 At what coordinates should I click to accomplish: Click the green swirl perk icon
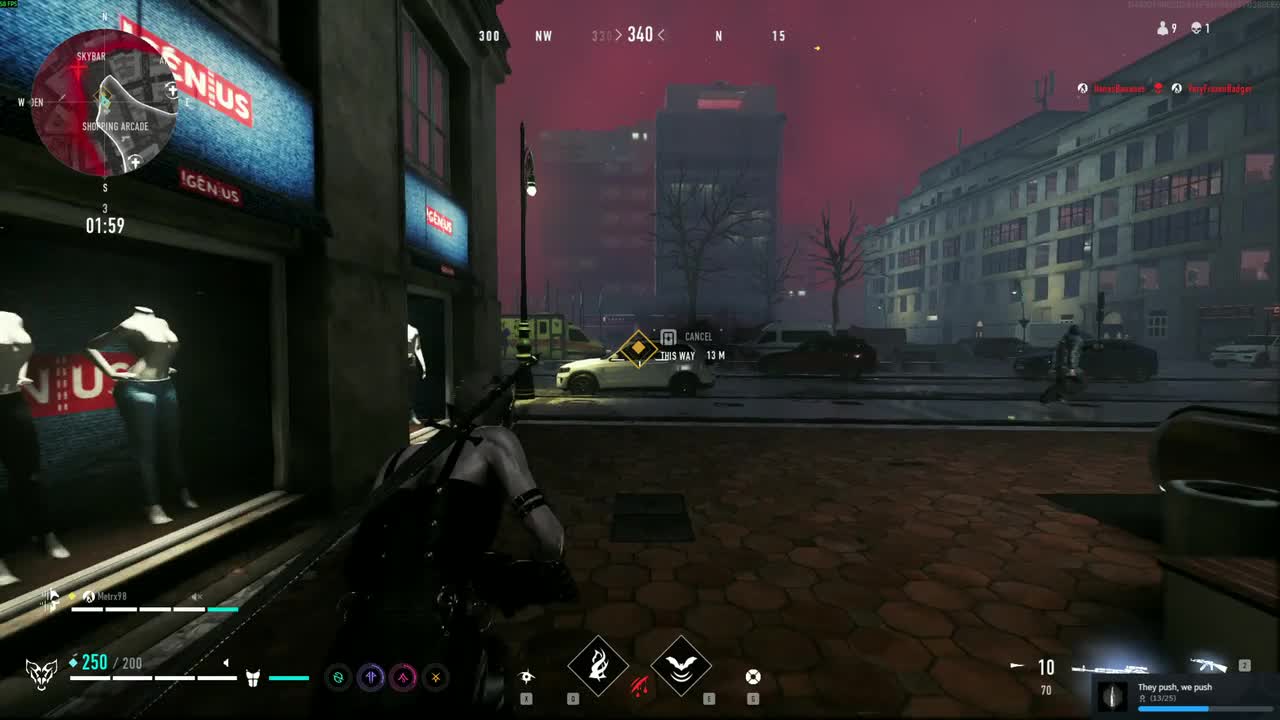[338, 677]
